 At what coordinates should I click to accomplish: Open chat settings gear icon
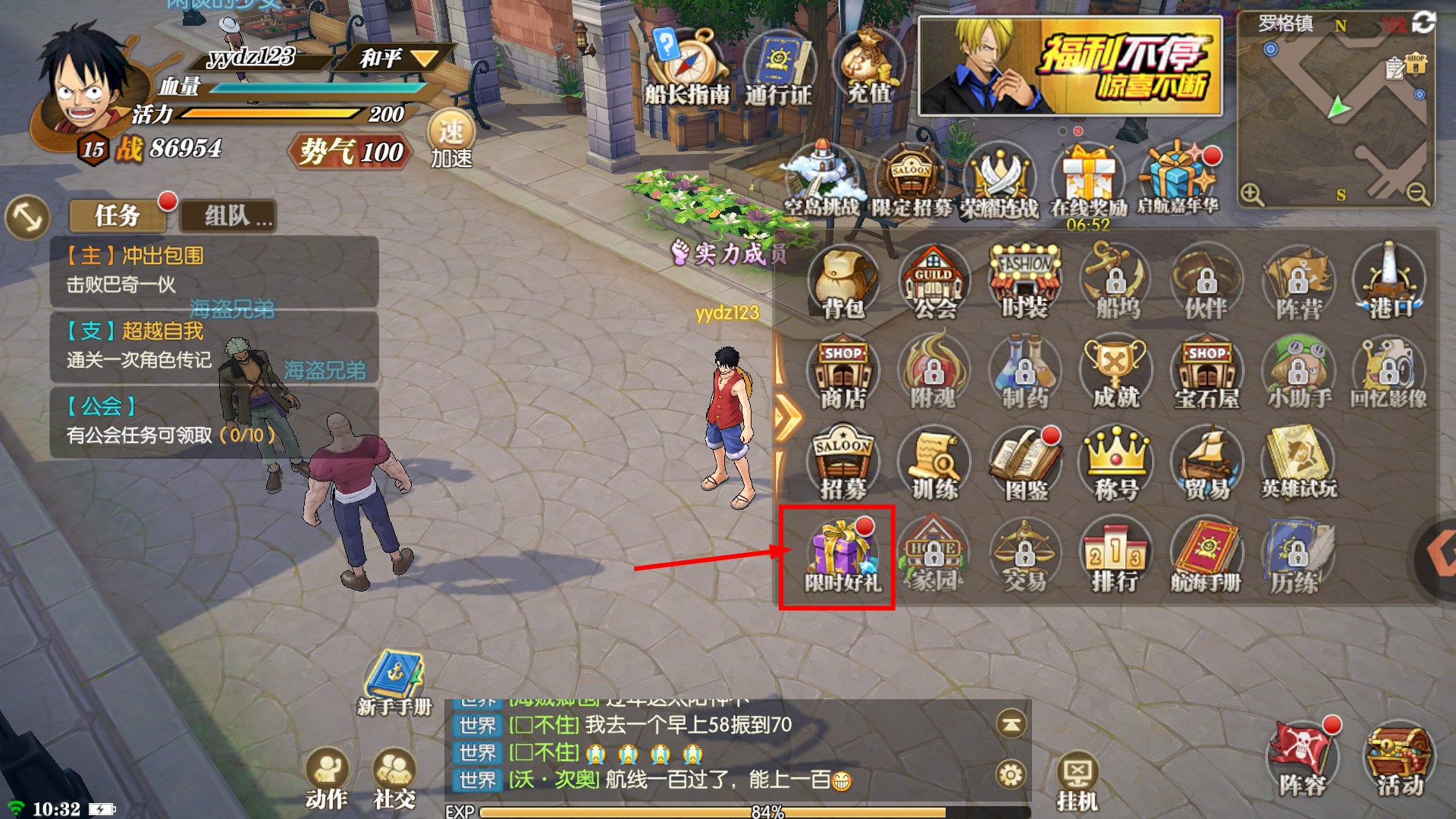pos(1011,775)
